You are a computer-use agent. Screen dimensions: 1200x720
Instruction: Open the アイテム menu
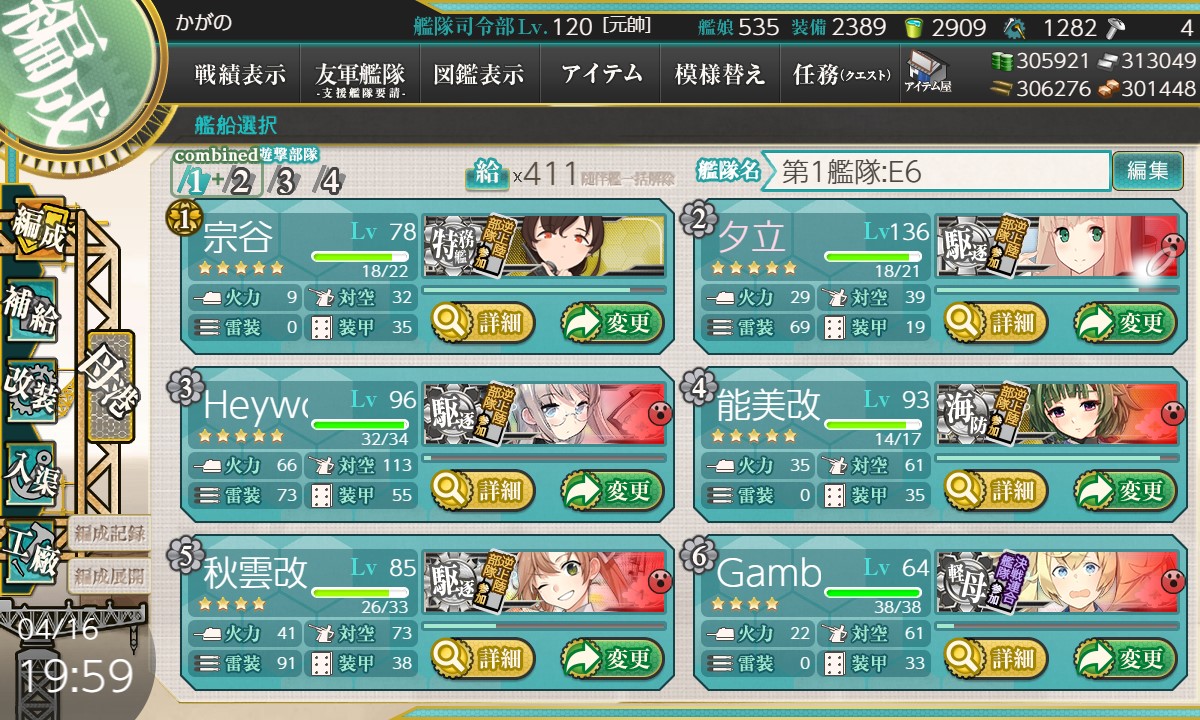(x=601, y=75)
